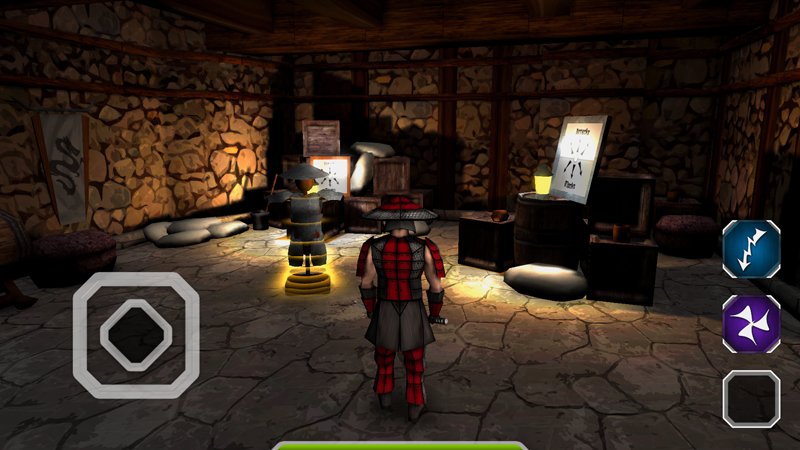Tap the empty dark ability slot
The height and width of the screenshot is (450, 800).
pos(751,398)
